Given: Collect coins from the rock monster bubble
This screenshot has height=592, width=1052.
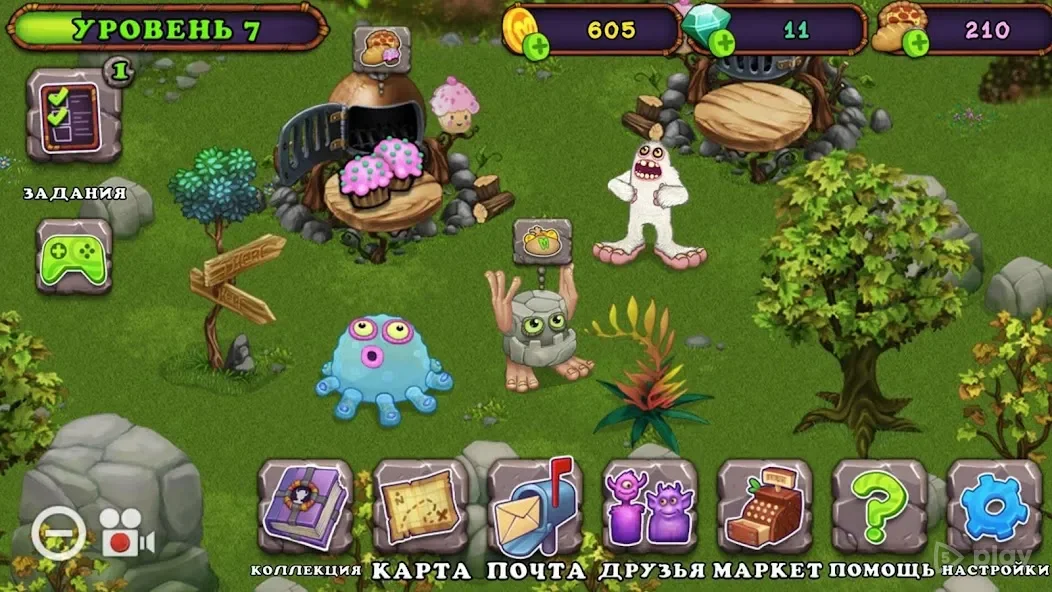Looking at the screenshot, I should point(542,241).
